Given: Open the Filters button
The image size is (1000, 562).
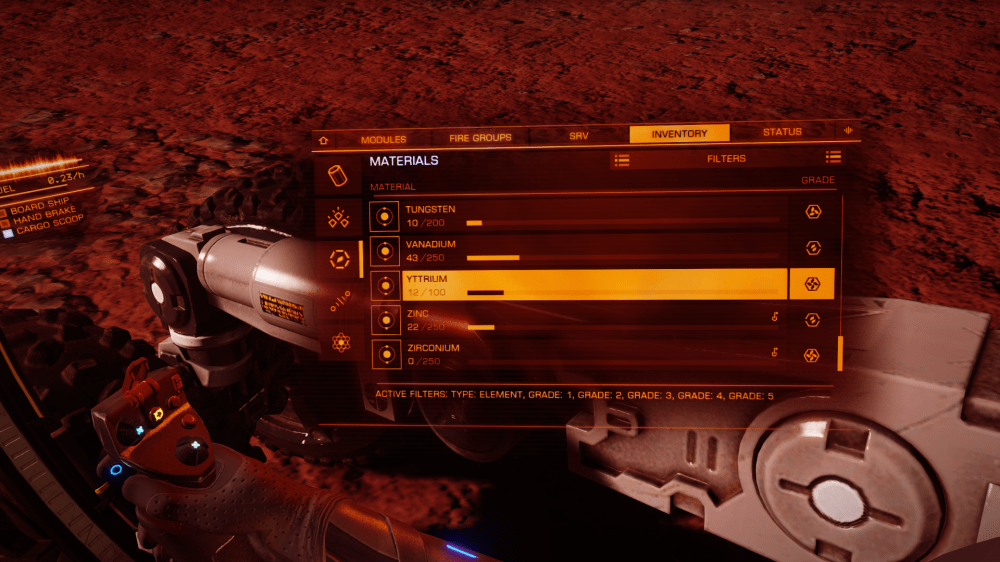Looking at the screenshot, I should (x=726, y=158).
